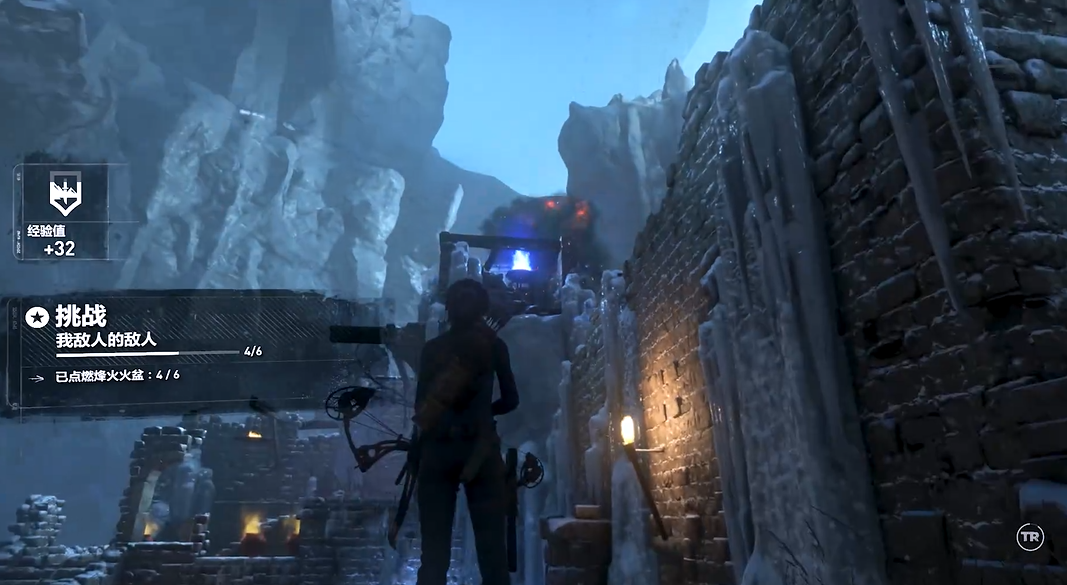Click the star icon beside 挑战
This screenshot has height=585, width=1067.
point(36,318)
